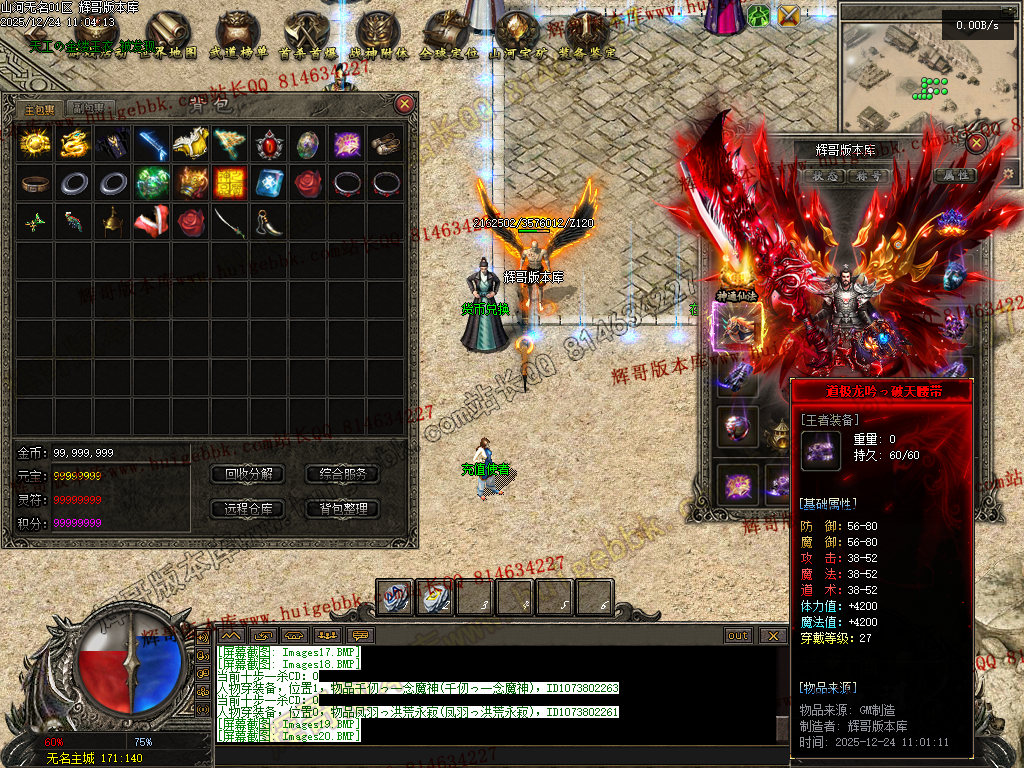This screenshot has height=768, width=1024.
Task: Close the character equipment panel
Action: 977,143
